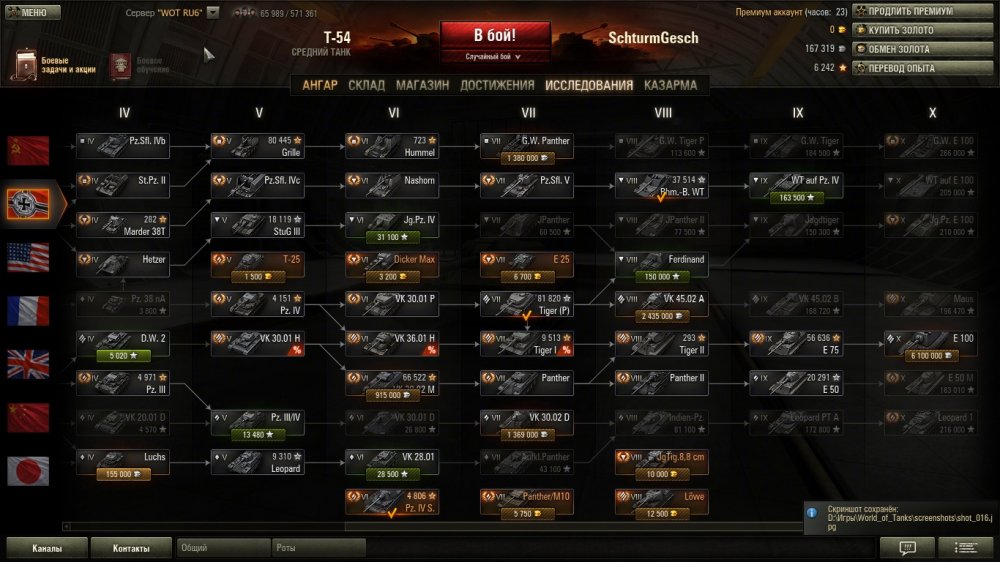Select the USSR nation flag

[x=28, y=151]
